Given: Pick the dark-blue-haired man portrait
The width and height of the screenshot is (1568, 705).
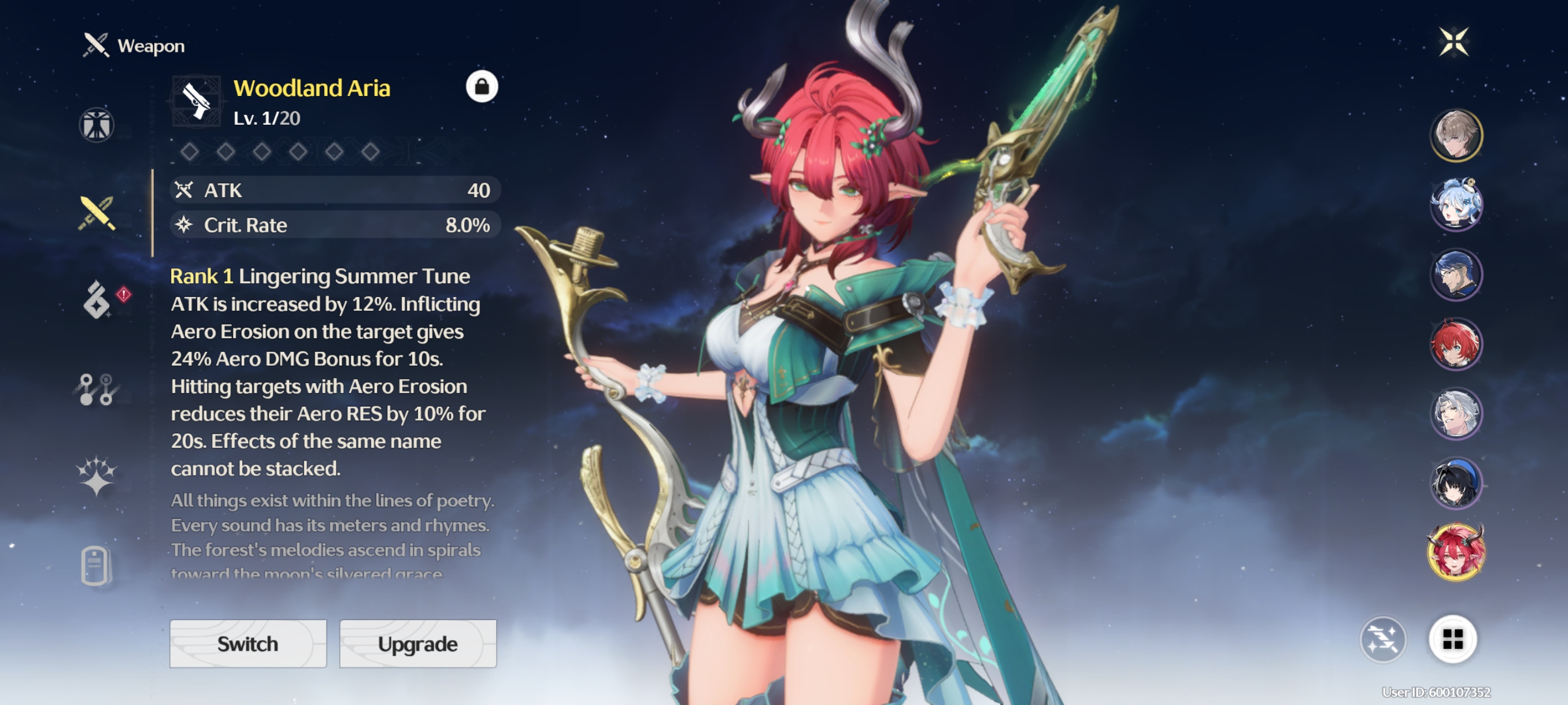Looking at the screenshot, I should click(x=1455, y=274).
